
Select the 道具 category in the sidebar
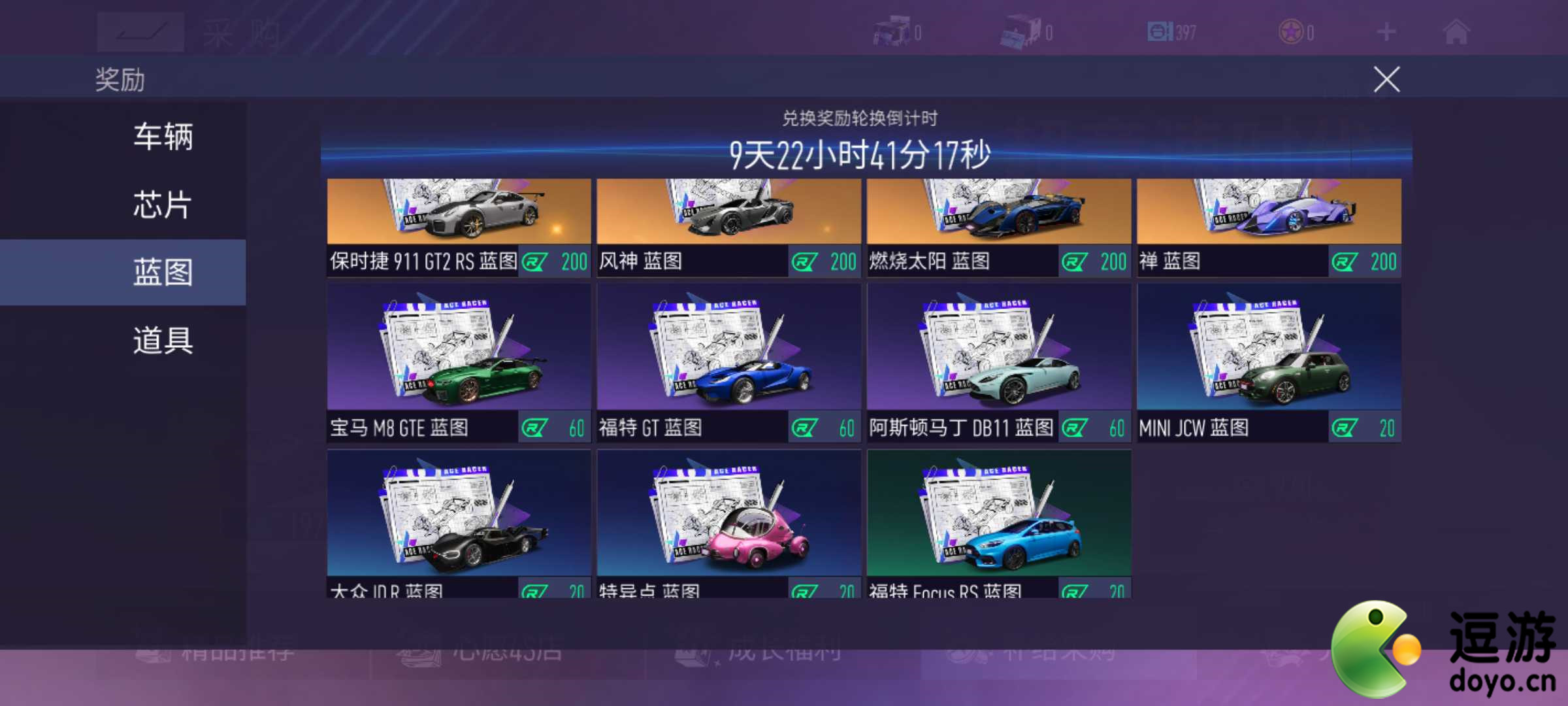pyautogui.click(x=162, y=340)
